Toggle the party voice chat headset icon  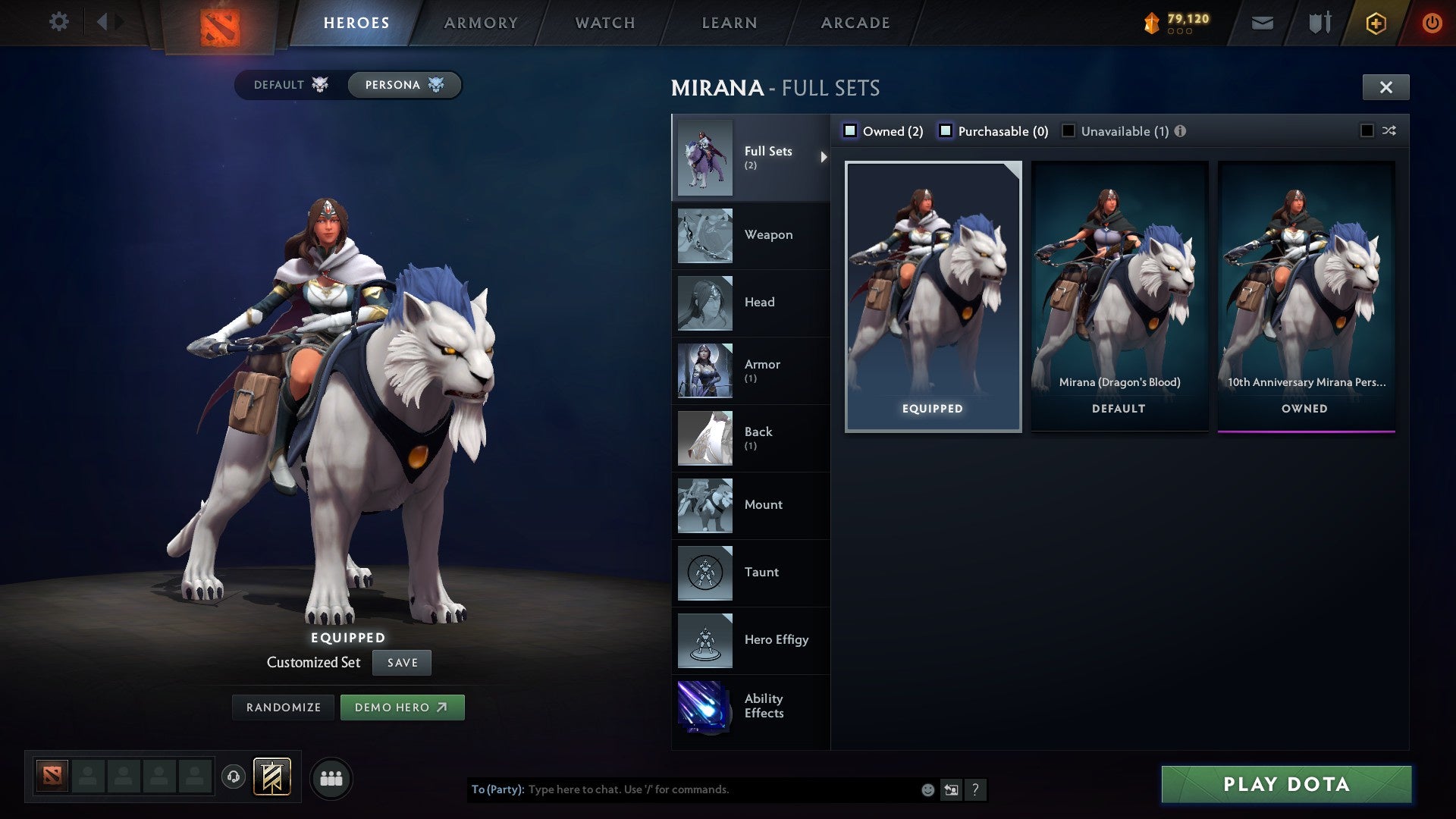point(233,777)
